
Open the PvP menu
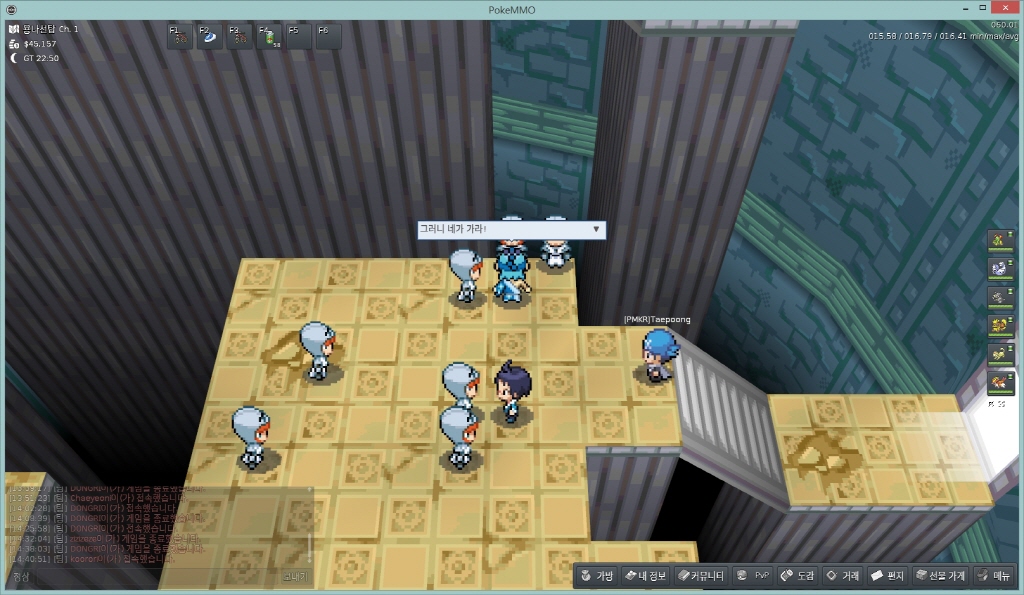[x=754, y=576]
